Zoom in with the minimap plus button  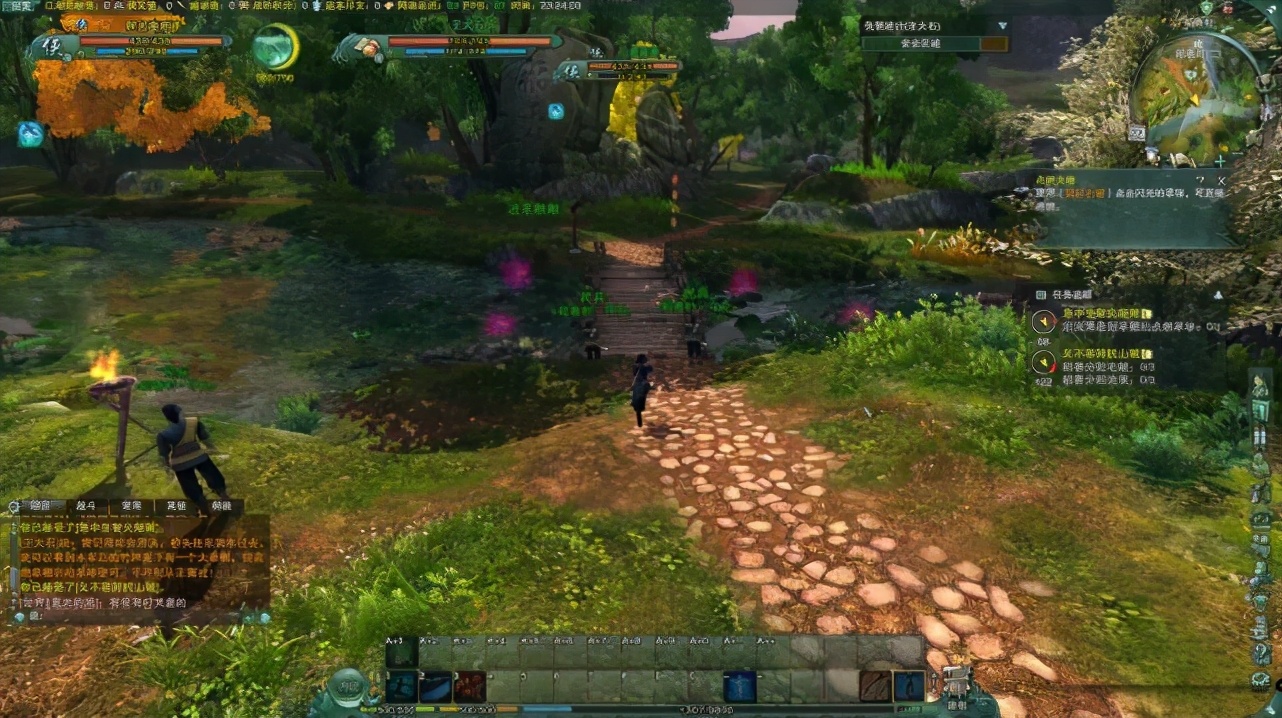[1220, 160]
